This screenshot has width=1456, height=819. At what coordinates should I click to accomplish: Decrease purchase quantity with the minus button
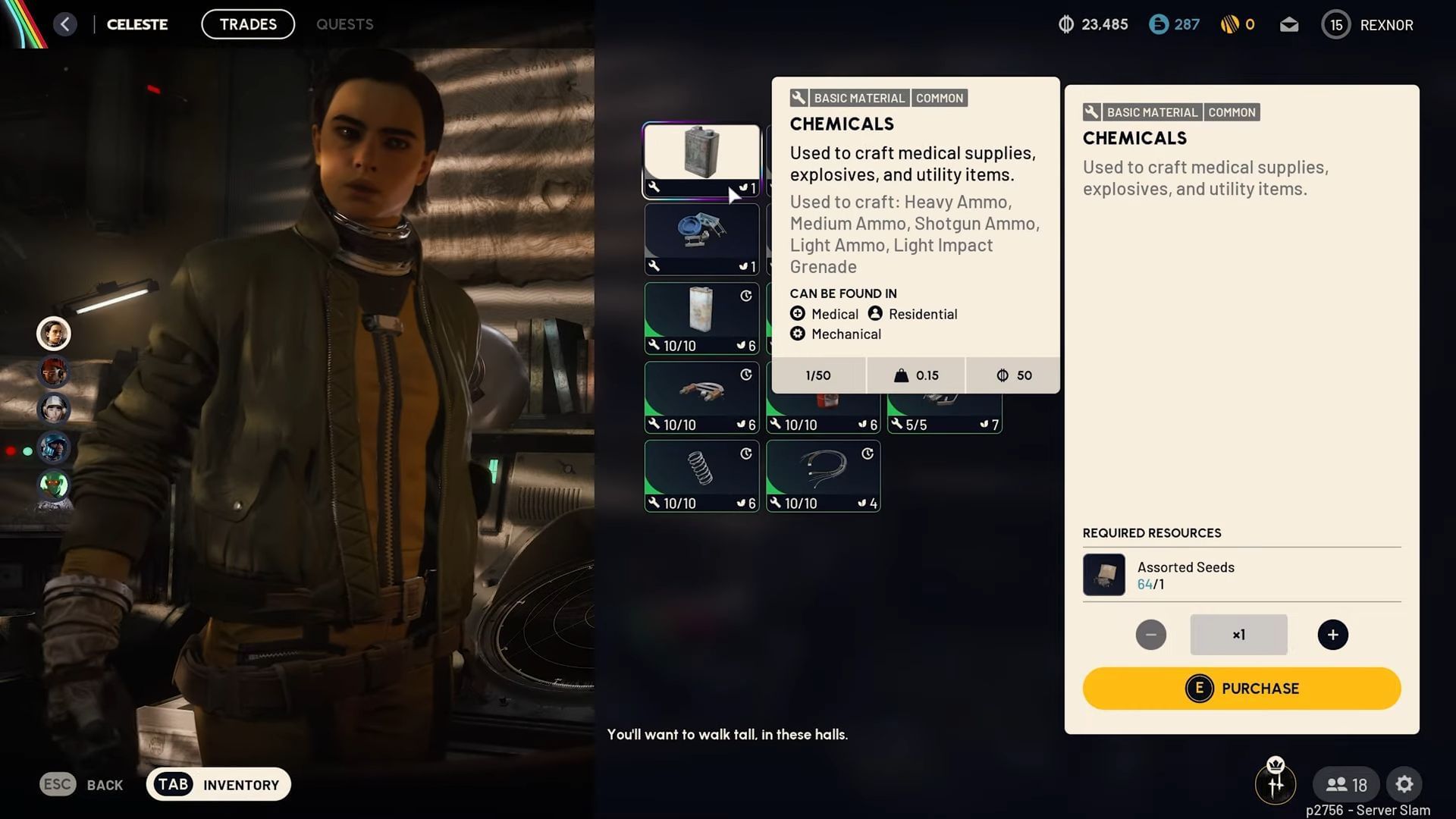(x=1151, y=635)
